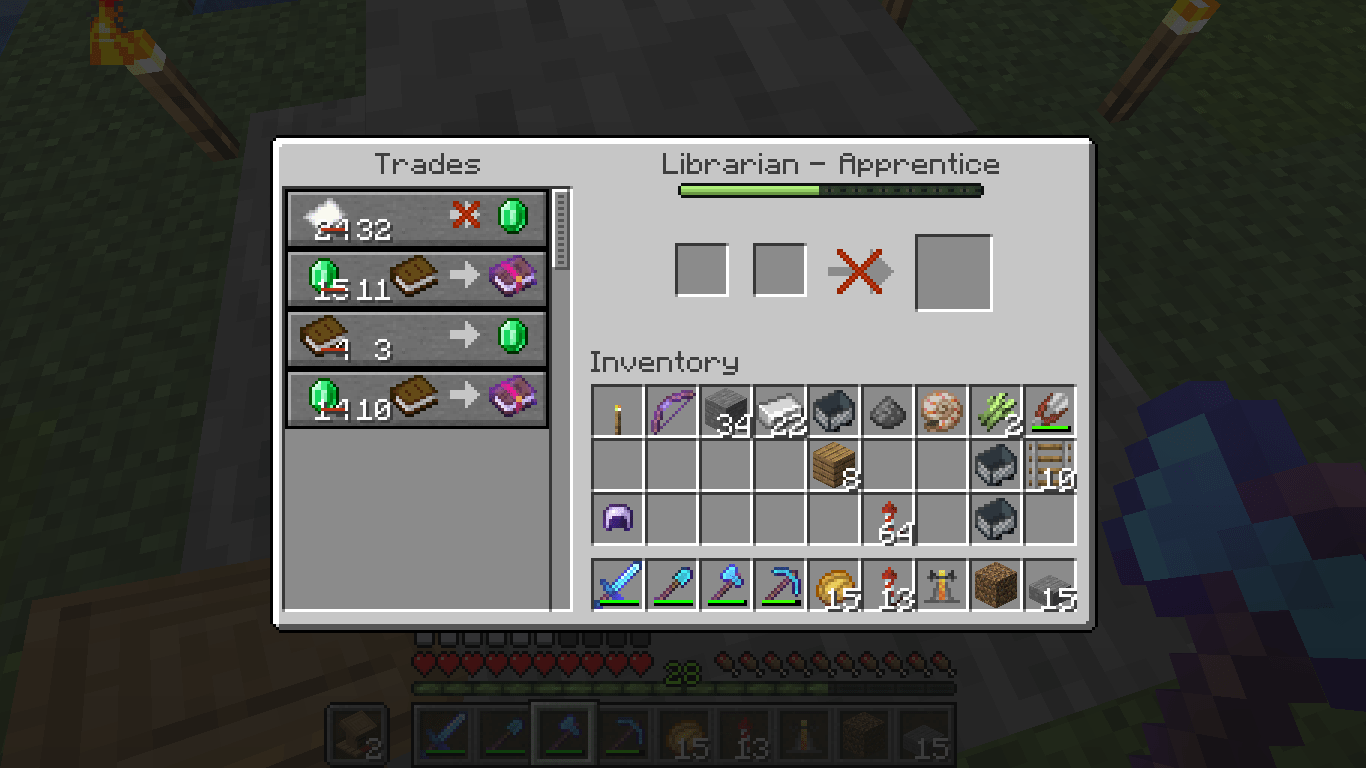Viewport: 1366px width, 768px height.
Task: Choose the 11 emeralds enchanted book trade
Action: pos(417,279)
